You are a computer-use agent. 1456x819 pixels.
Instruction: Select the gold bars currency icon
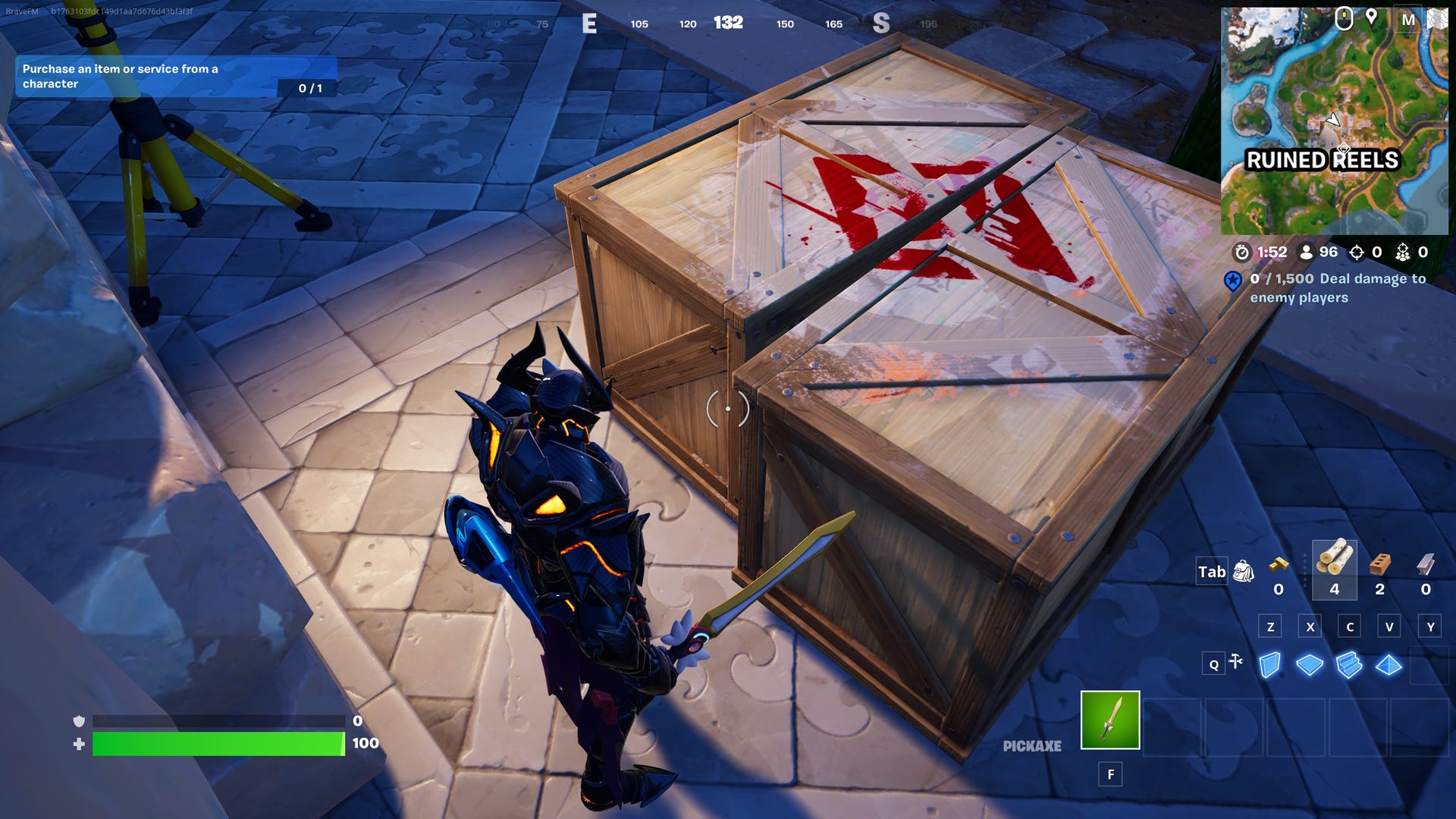pos(1279,566)
